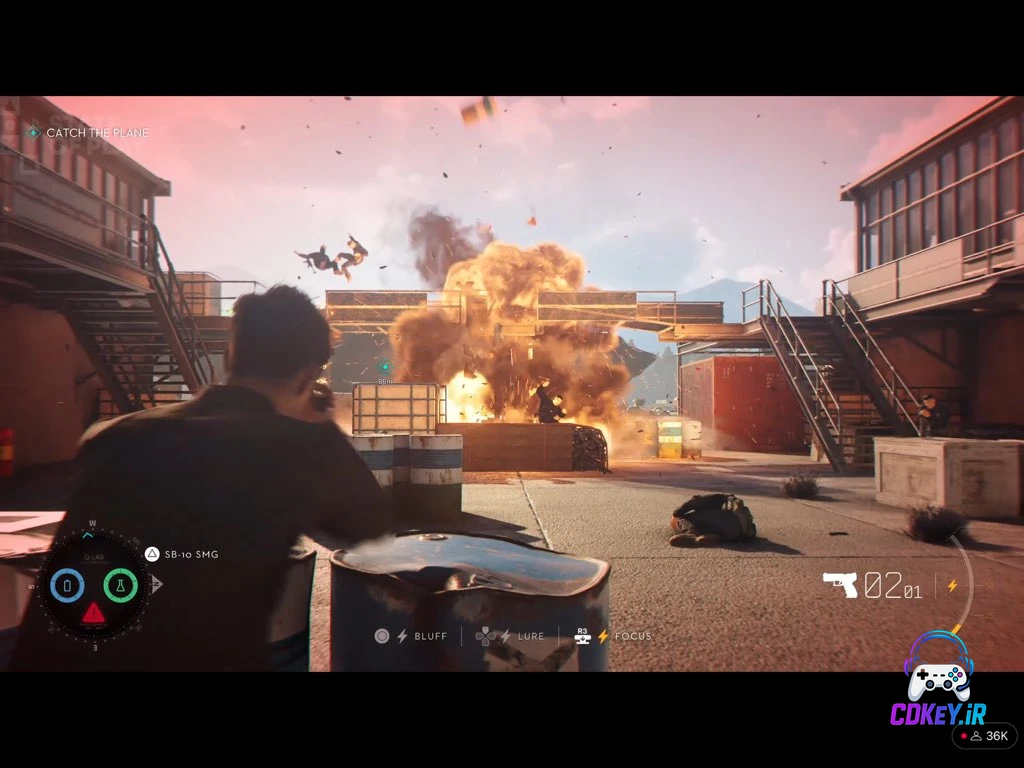This screenshot has height=768, width=1024.
Task: Select the blue battery gadget icon
Action: (x=67, y=584)
